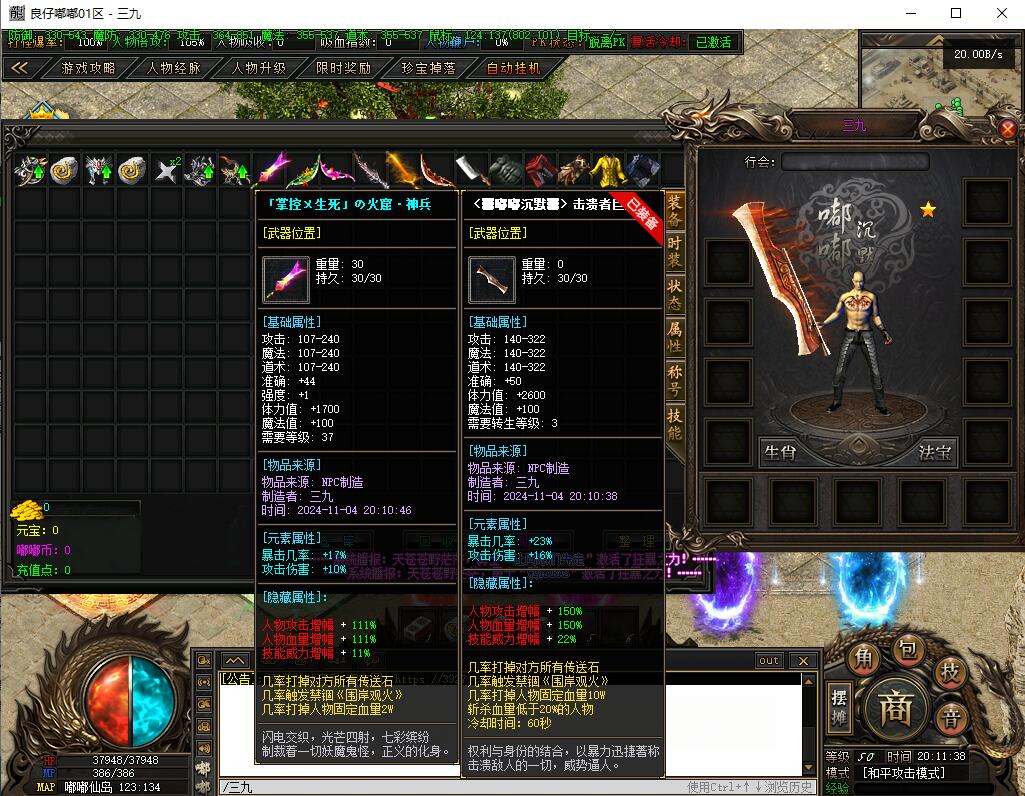Maximize the game window
The height and width of the screenshot is (796, 1025).
pos(956,13)
